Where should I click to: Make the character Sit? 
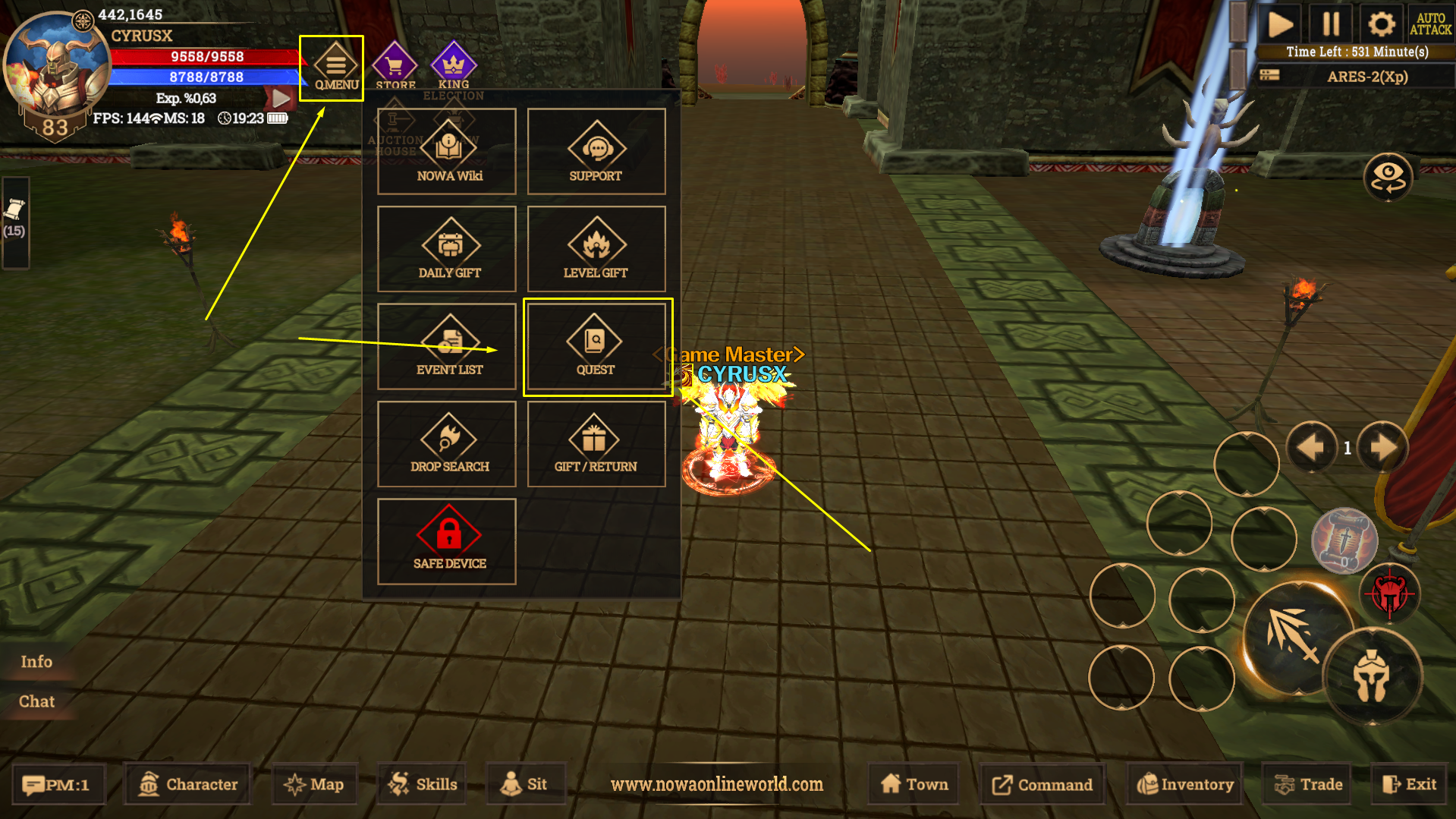[x=524, y=784]
